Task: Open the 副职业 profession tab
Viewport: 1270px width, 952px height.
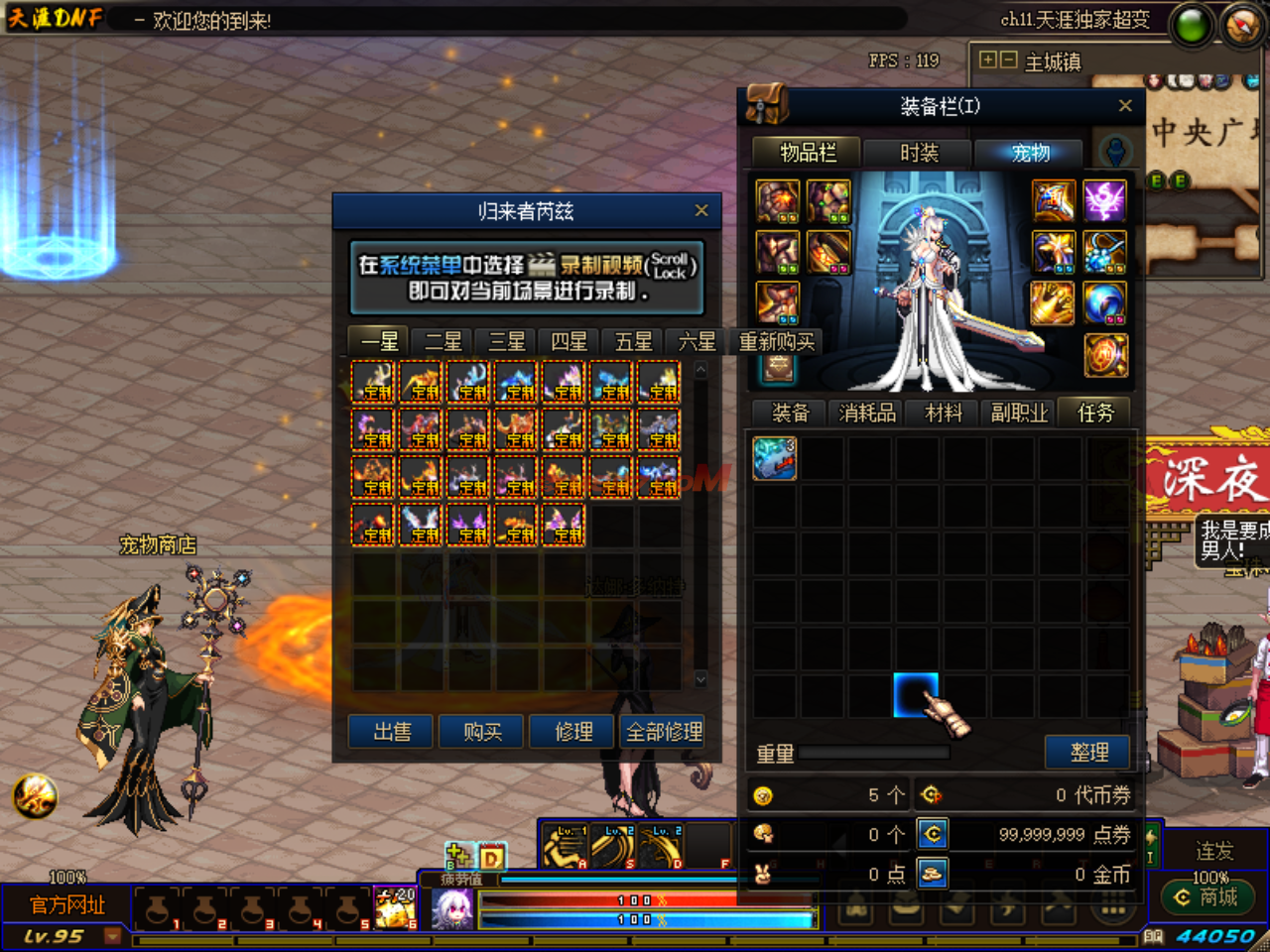Action: pos(1019,413)
